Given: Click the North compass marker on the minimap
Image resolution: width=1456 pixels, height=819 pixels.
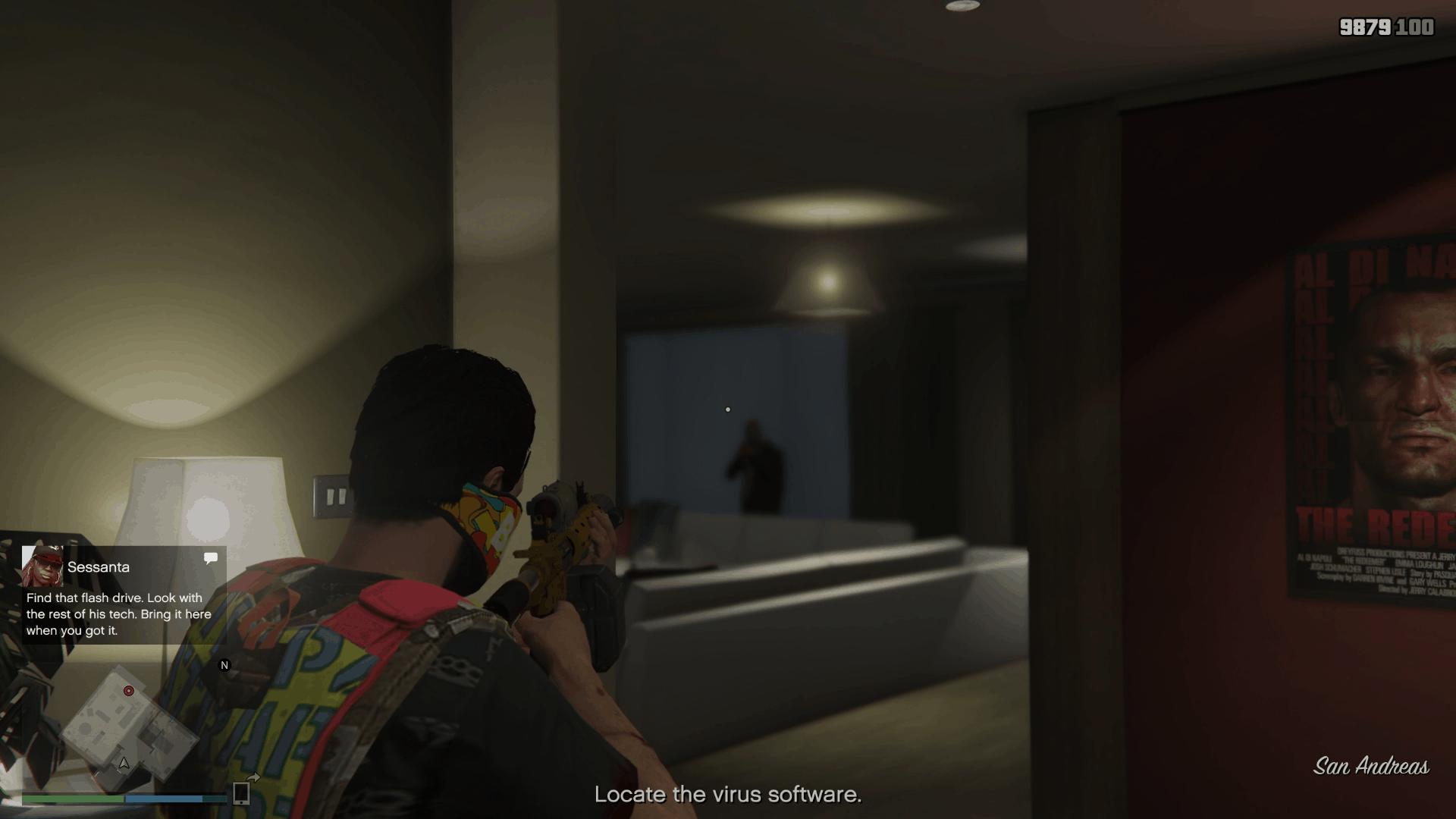Looking at the screenshot, I should (x=223, y=665).
